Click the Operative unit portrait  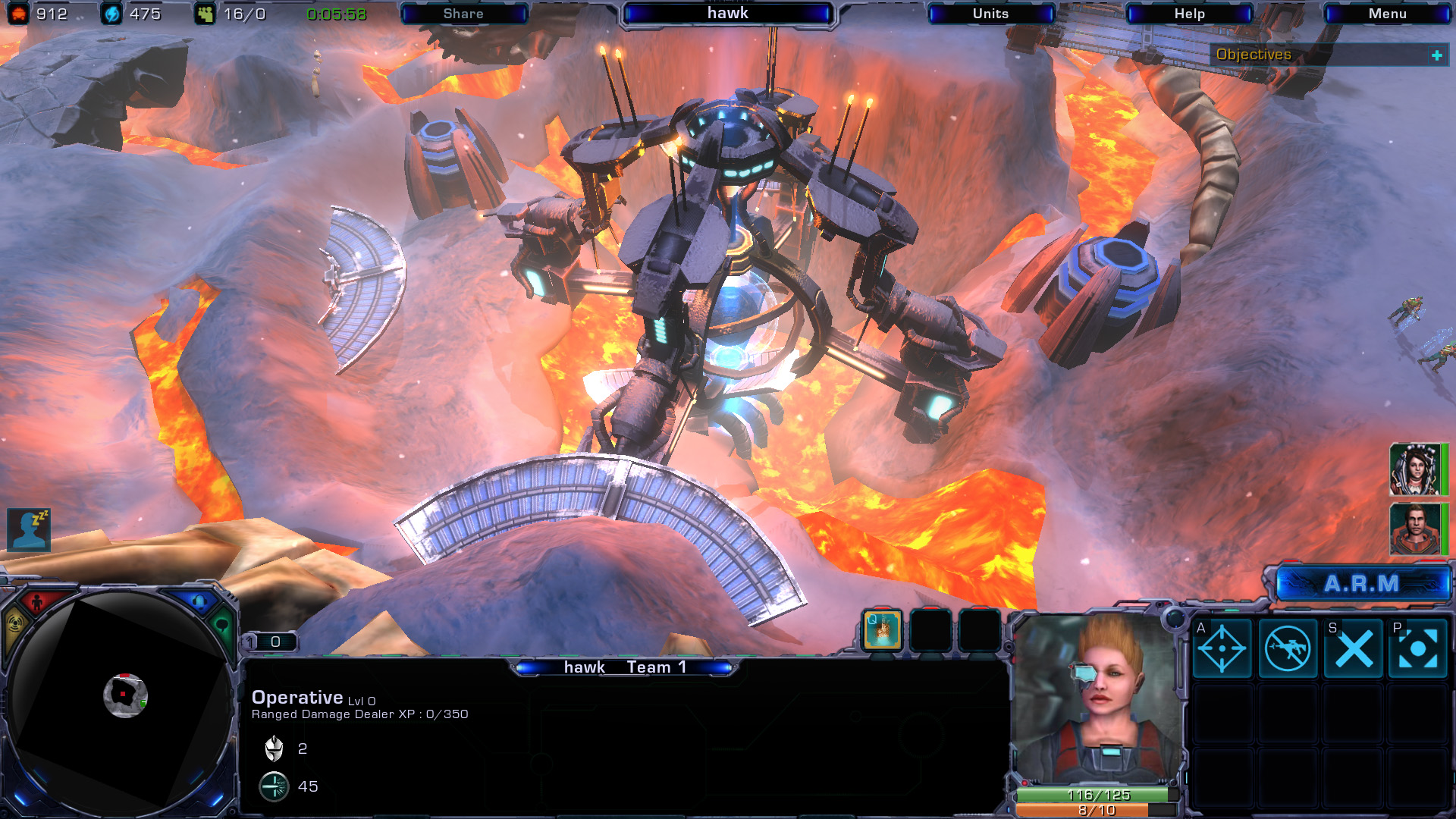[1098, 698]
